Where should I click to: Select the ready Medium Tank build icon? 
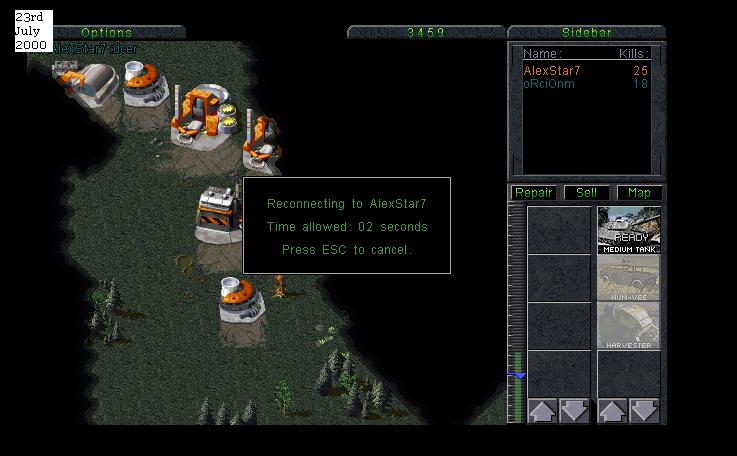(x=629, y=230)
